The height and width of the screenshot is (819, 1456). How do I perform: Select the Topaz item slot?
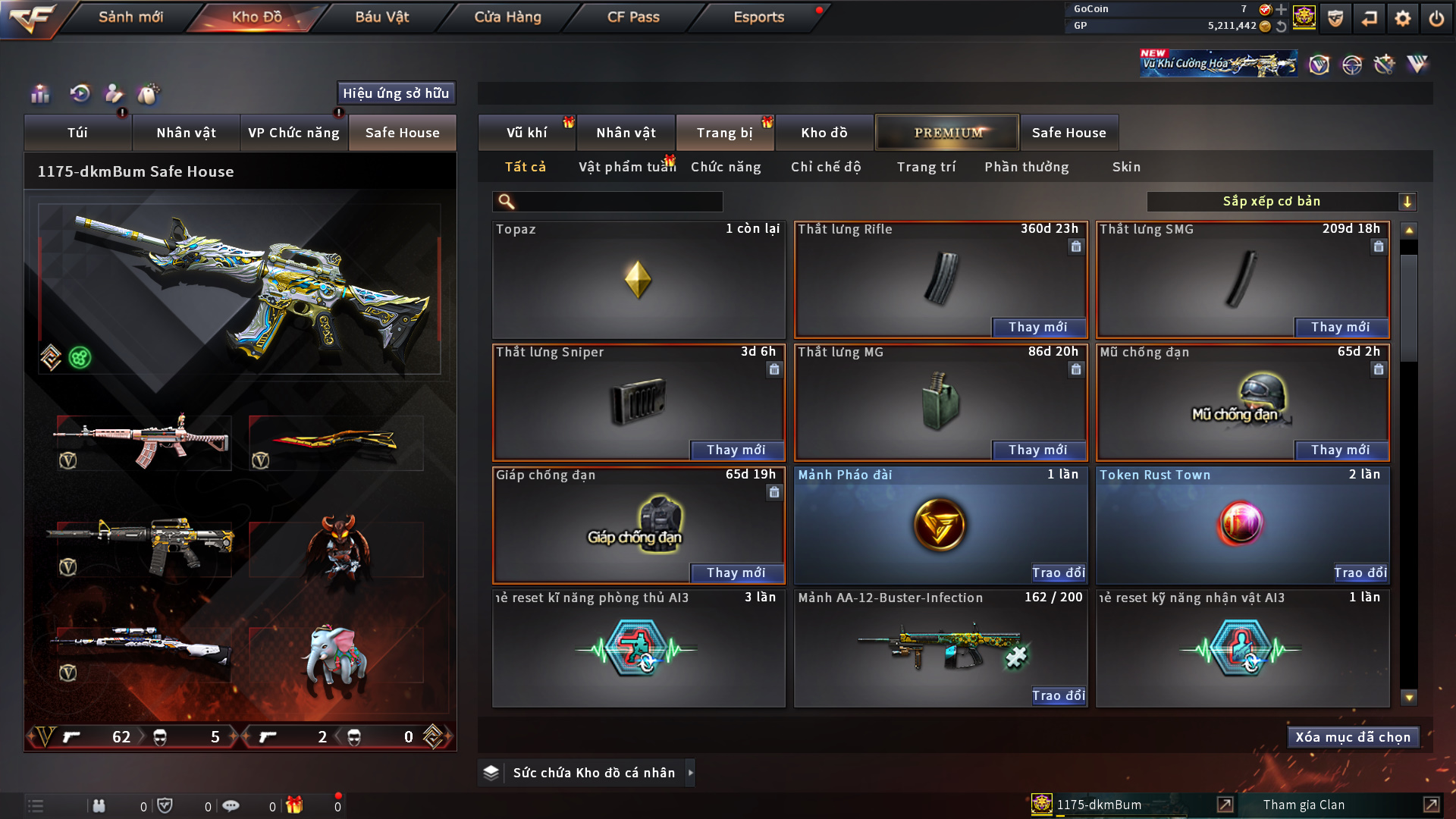click(638, 279)
